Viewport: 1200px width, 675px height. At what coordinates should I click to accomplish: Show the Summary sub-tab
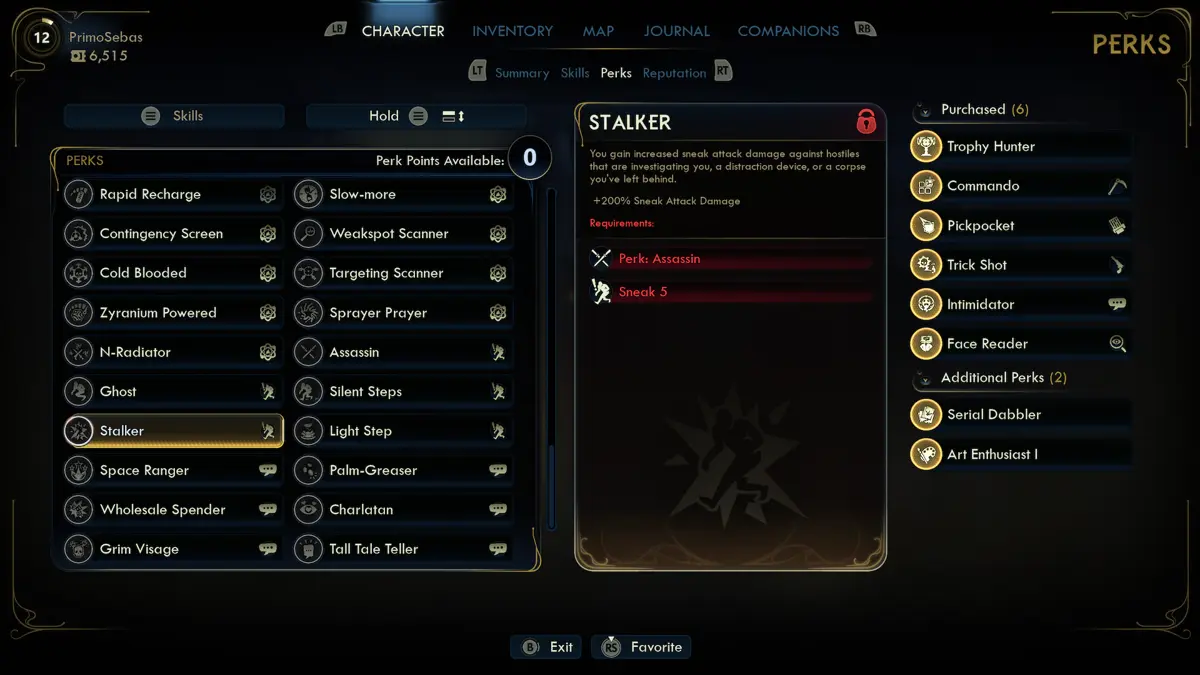[x=521, y=73]
